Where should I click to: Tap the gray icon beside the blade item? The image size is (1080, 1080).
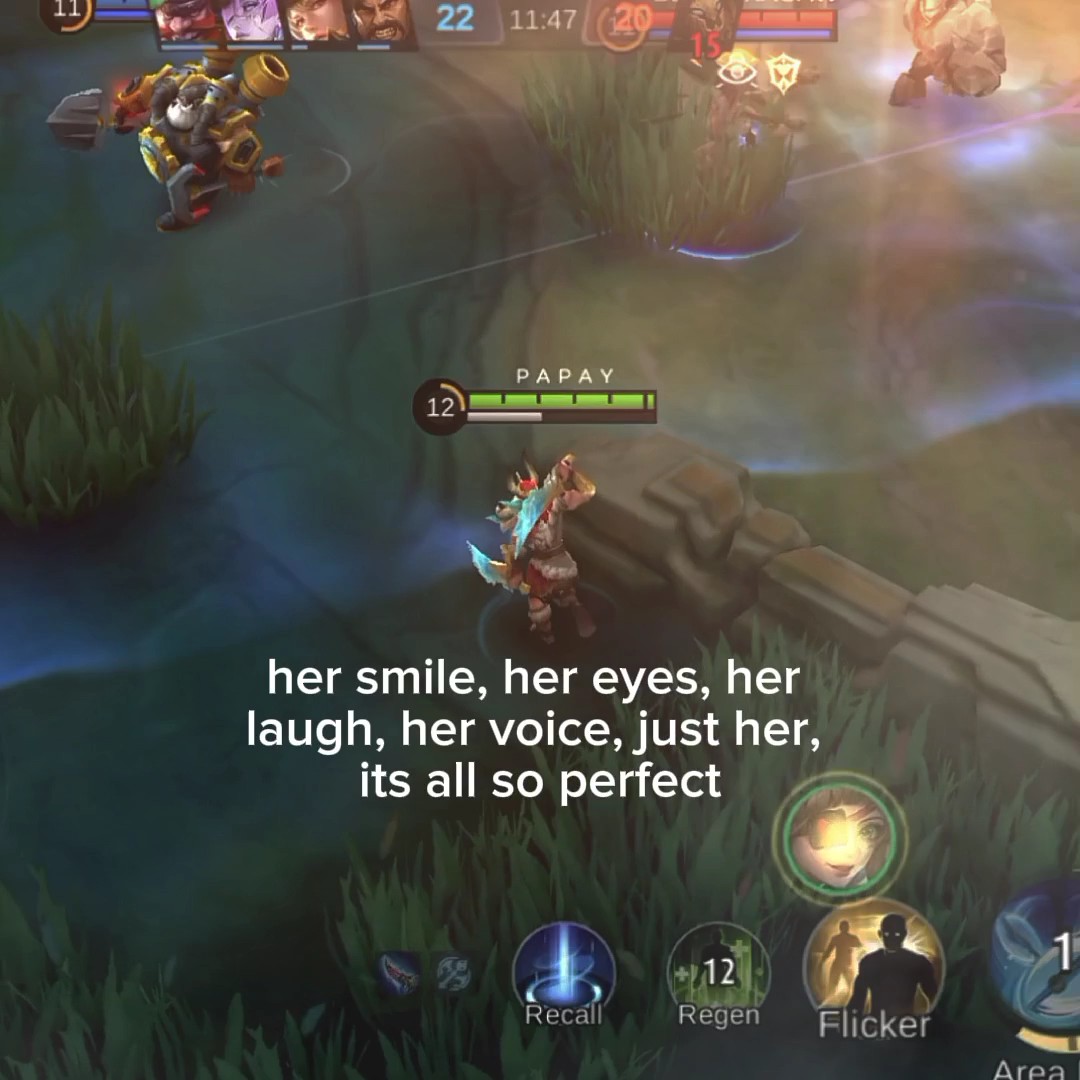coord(453,973)
